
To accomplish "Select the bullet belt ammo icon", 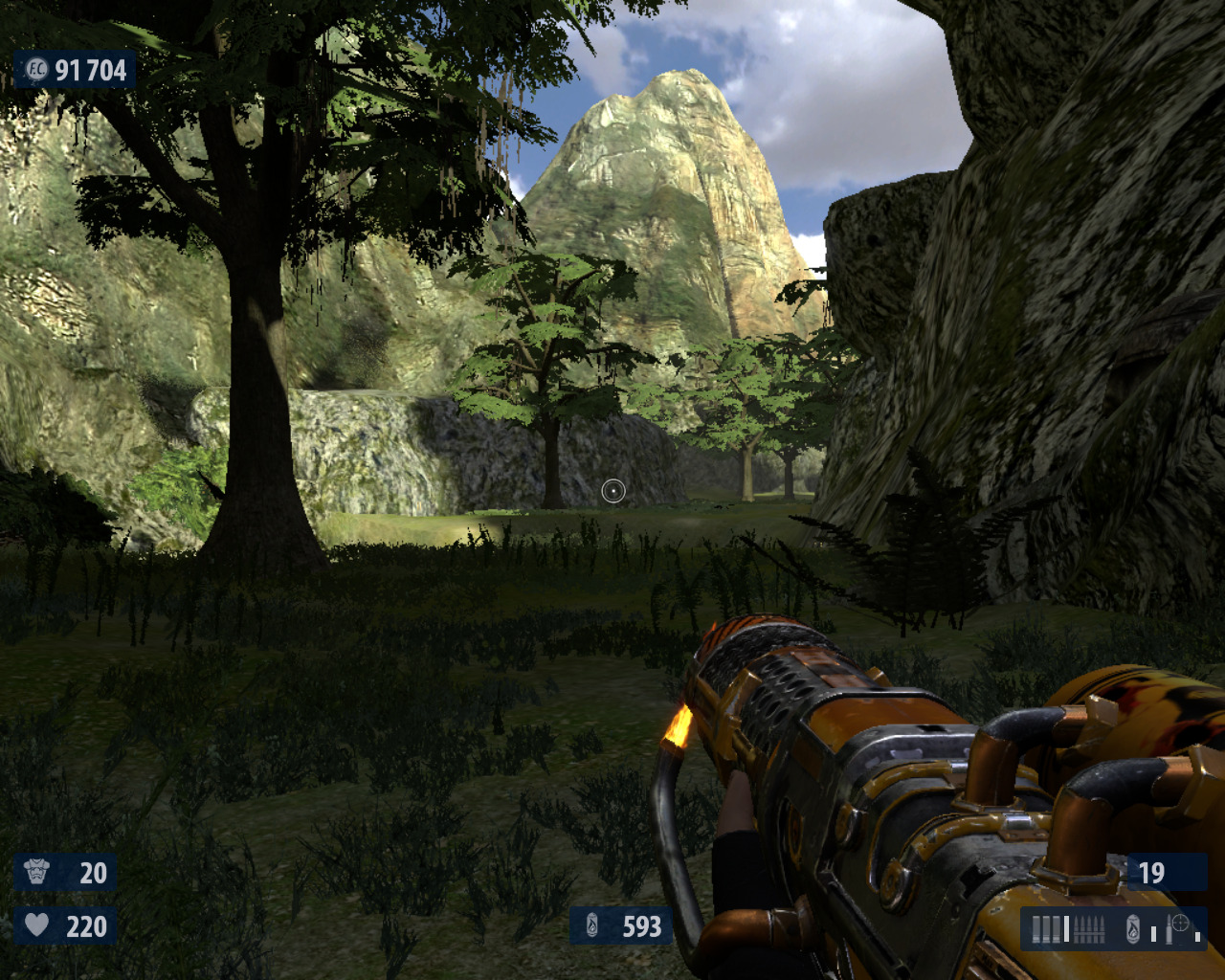I will pos(1089,929).
